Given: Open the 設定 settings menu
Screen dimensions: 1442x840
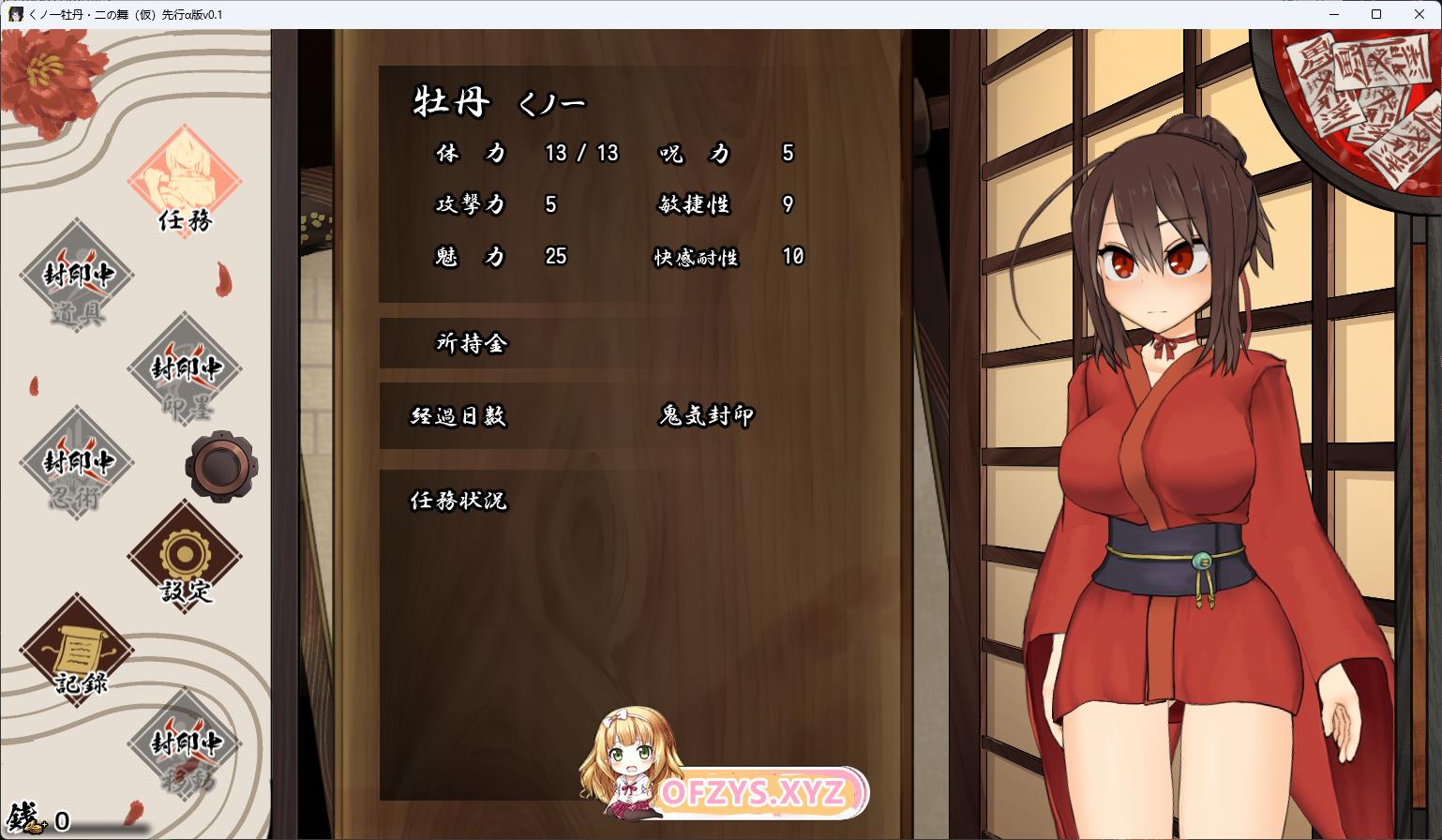Looking at the screenshot, I should 185,556.
